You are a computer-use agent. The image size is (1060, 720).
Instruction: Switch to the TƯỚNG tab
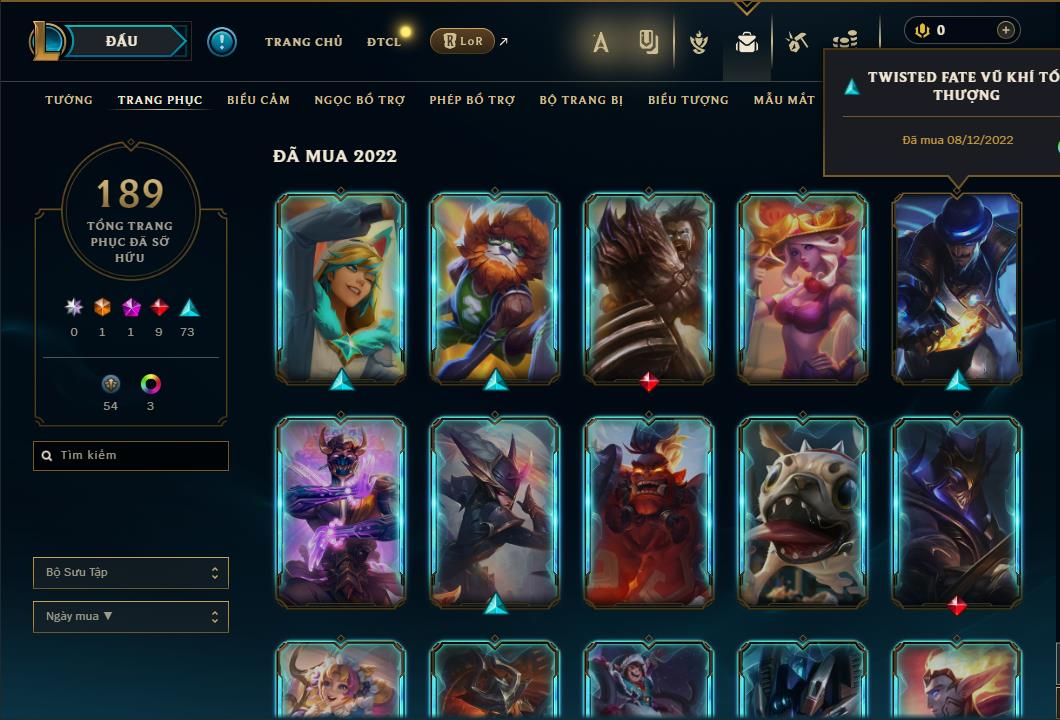(69, 100)
